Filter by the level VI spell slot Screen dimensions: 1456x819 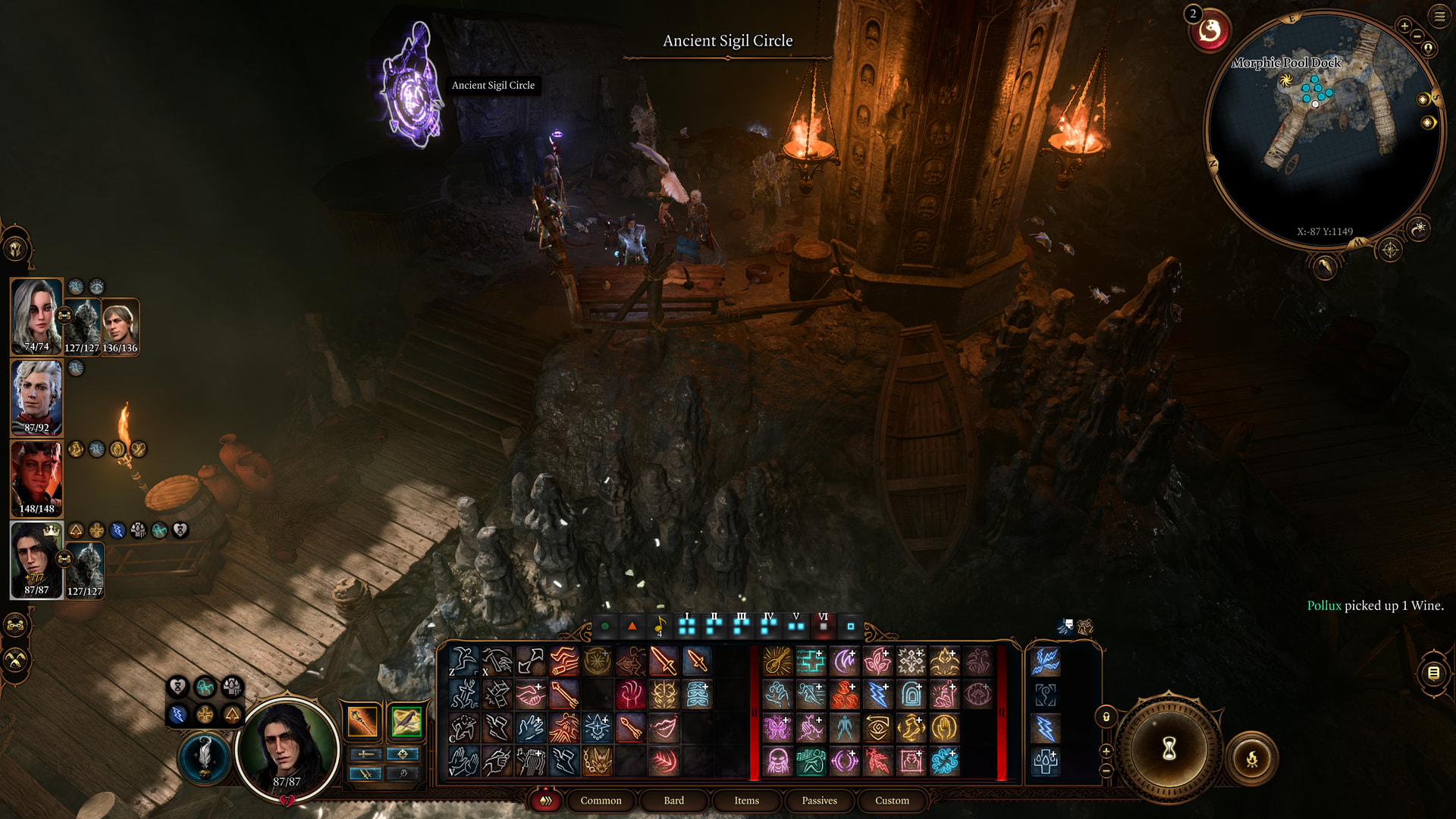coord(823,625)
